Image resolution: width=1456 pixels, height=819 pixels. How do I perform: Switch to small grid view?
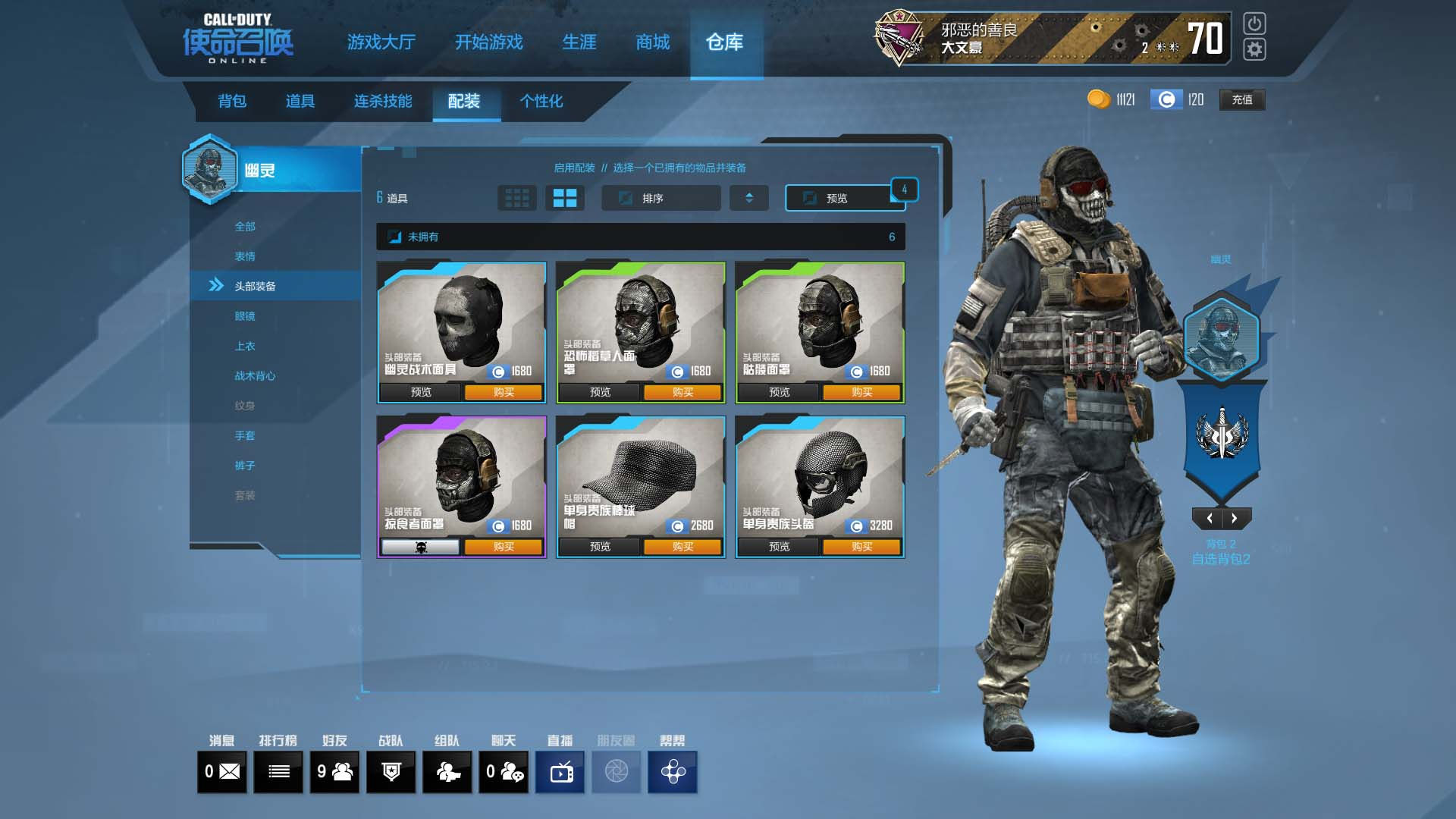pyautogui.click(x=517, y=198)
